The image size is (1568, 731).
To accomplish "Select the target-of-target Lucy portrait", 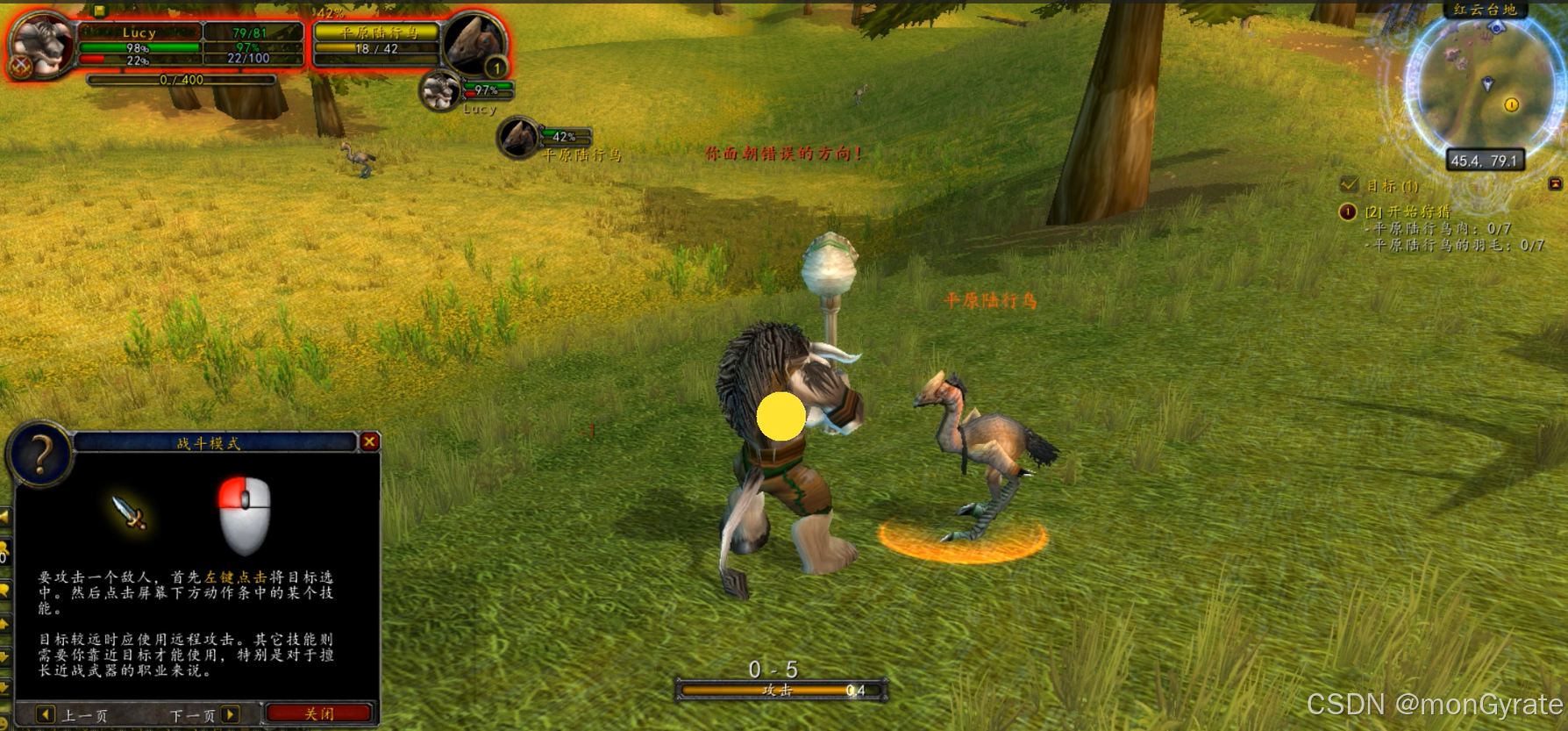I will 440,91.
